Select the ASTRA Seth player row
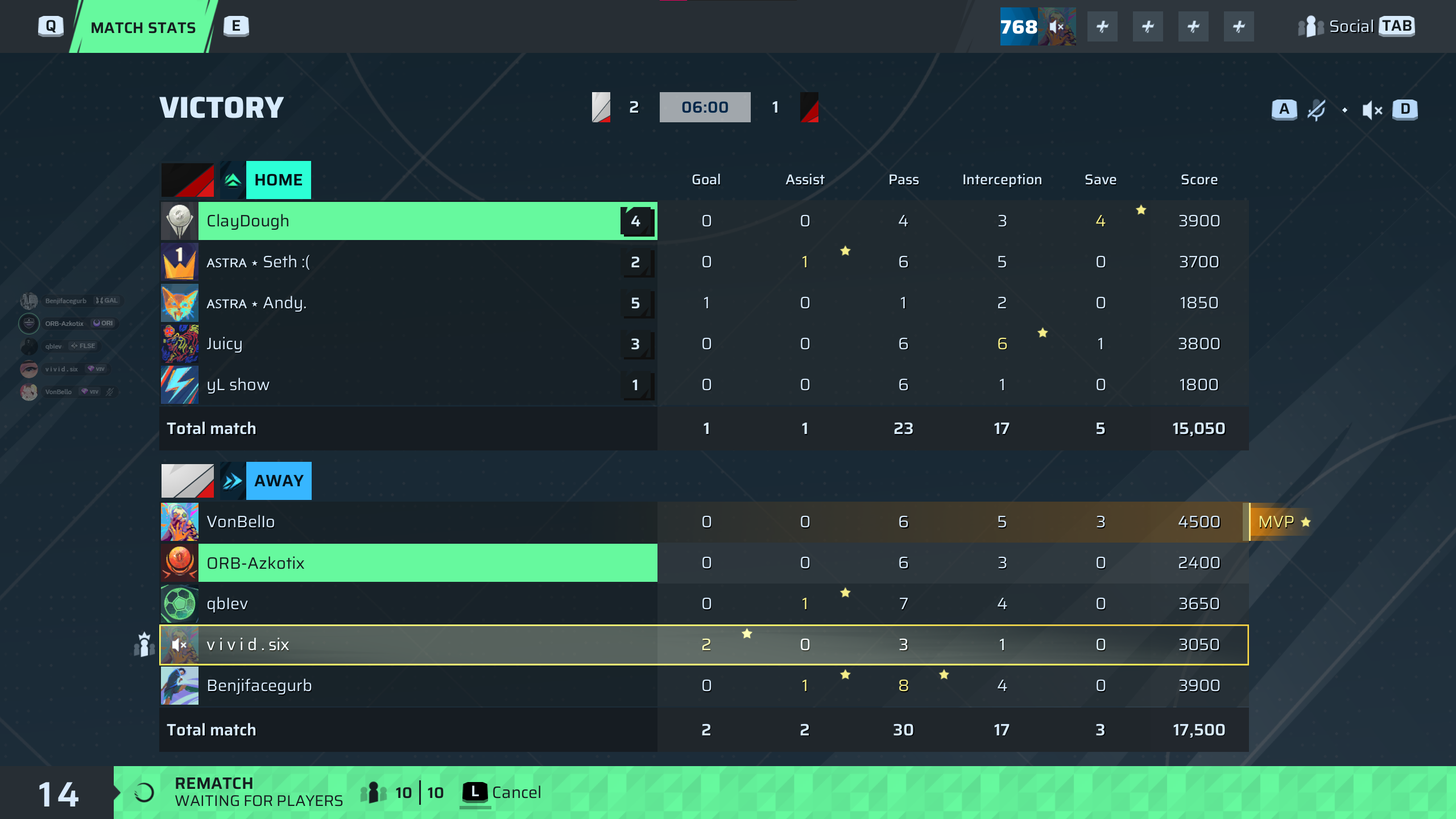1456x819 pixels. (x=408, y=262)
